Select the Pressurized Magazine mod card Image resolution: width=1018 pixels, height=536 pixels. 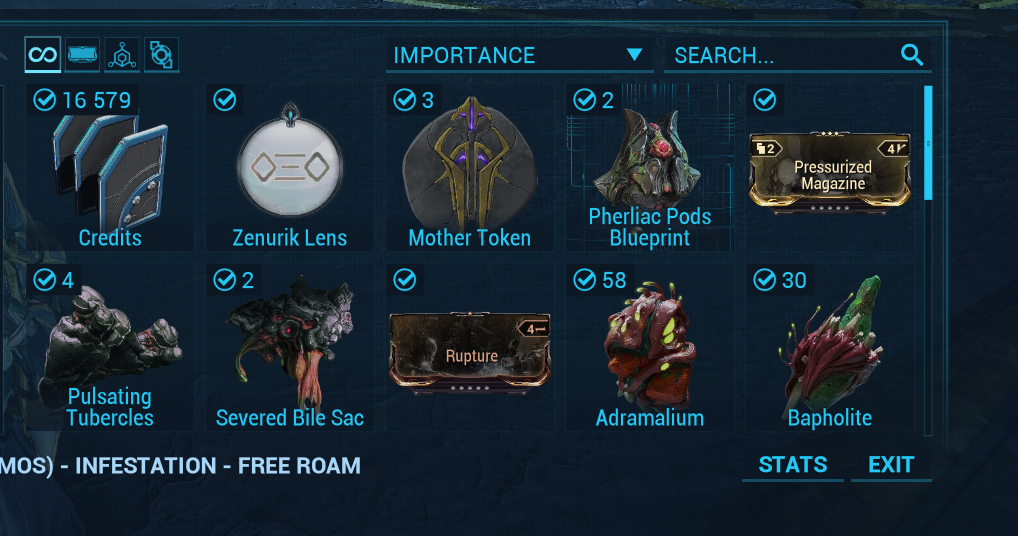pos(829,172)
